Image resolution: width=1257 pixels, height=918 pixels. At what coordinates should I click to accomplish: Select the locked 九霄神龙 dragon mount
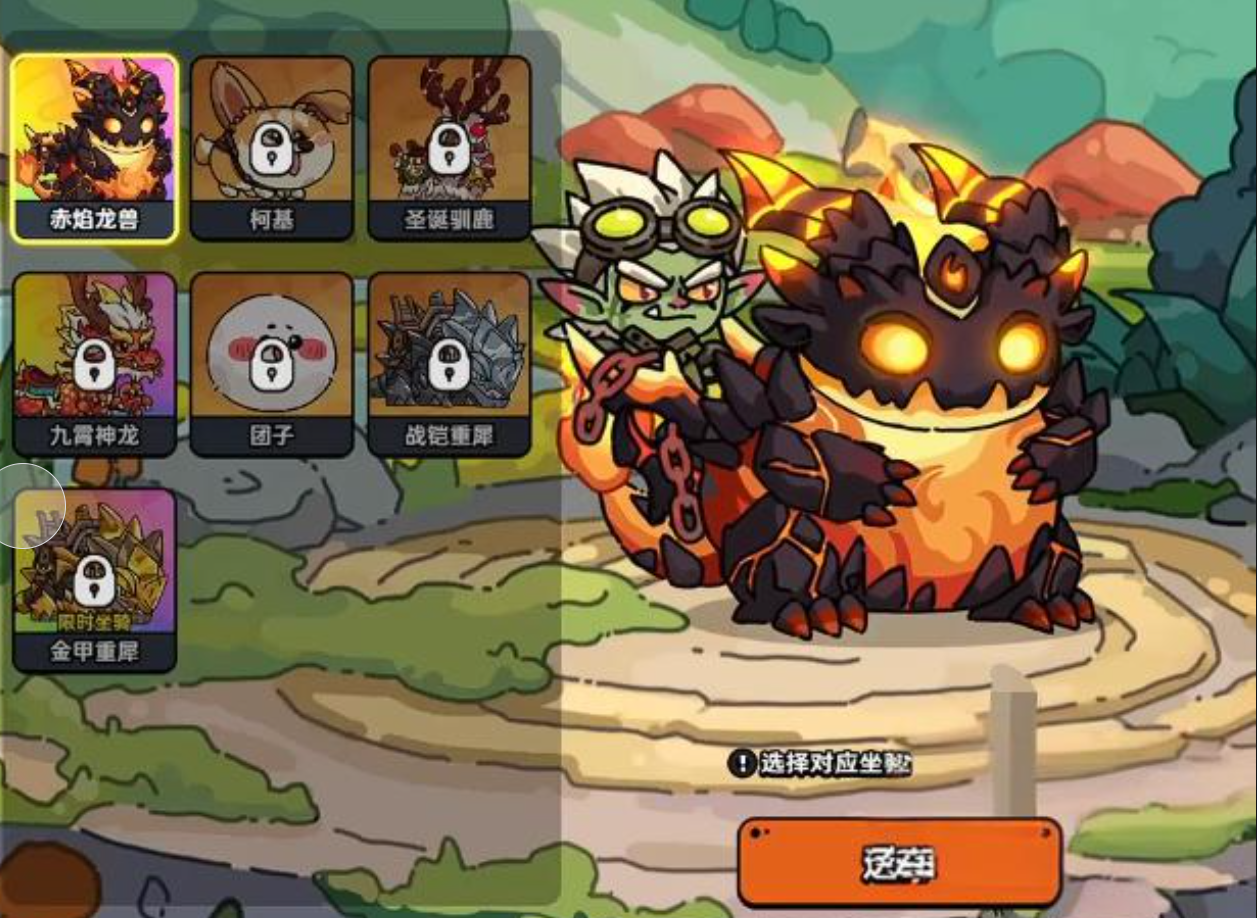point(95,364)
